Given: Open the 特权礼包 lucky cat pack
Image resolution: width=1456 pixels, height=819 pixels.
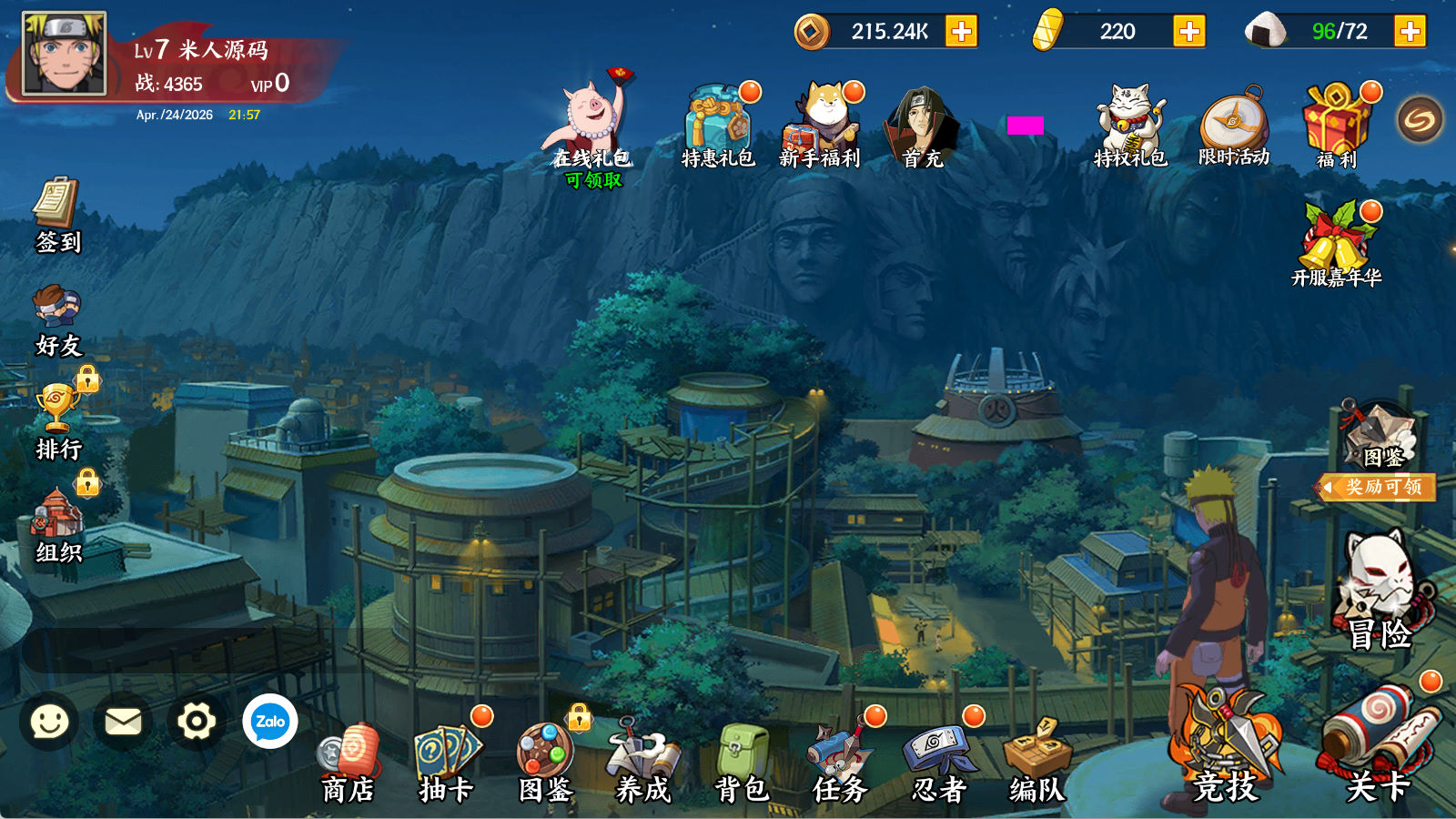Looking at the screenshot, I should (1129, 126).
